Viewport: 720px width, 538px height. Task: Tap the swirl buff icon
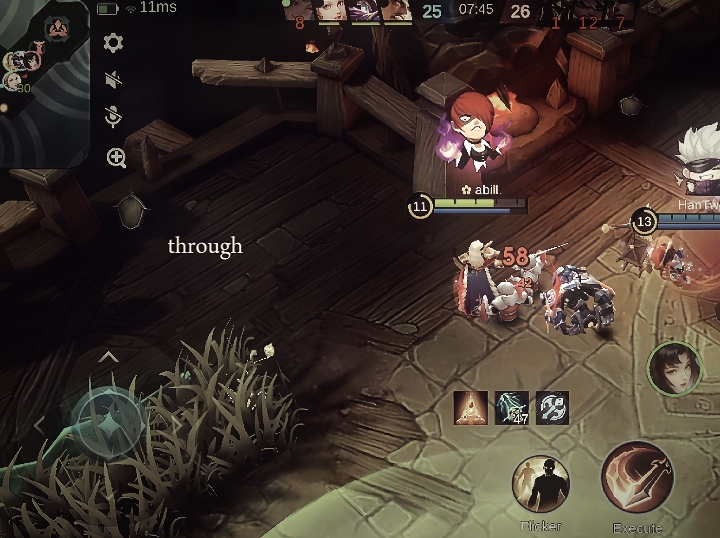click(552, 407)
